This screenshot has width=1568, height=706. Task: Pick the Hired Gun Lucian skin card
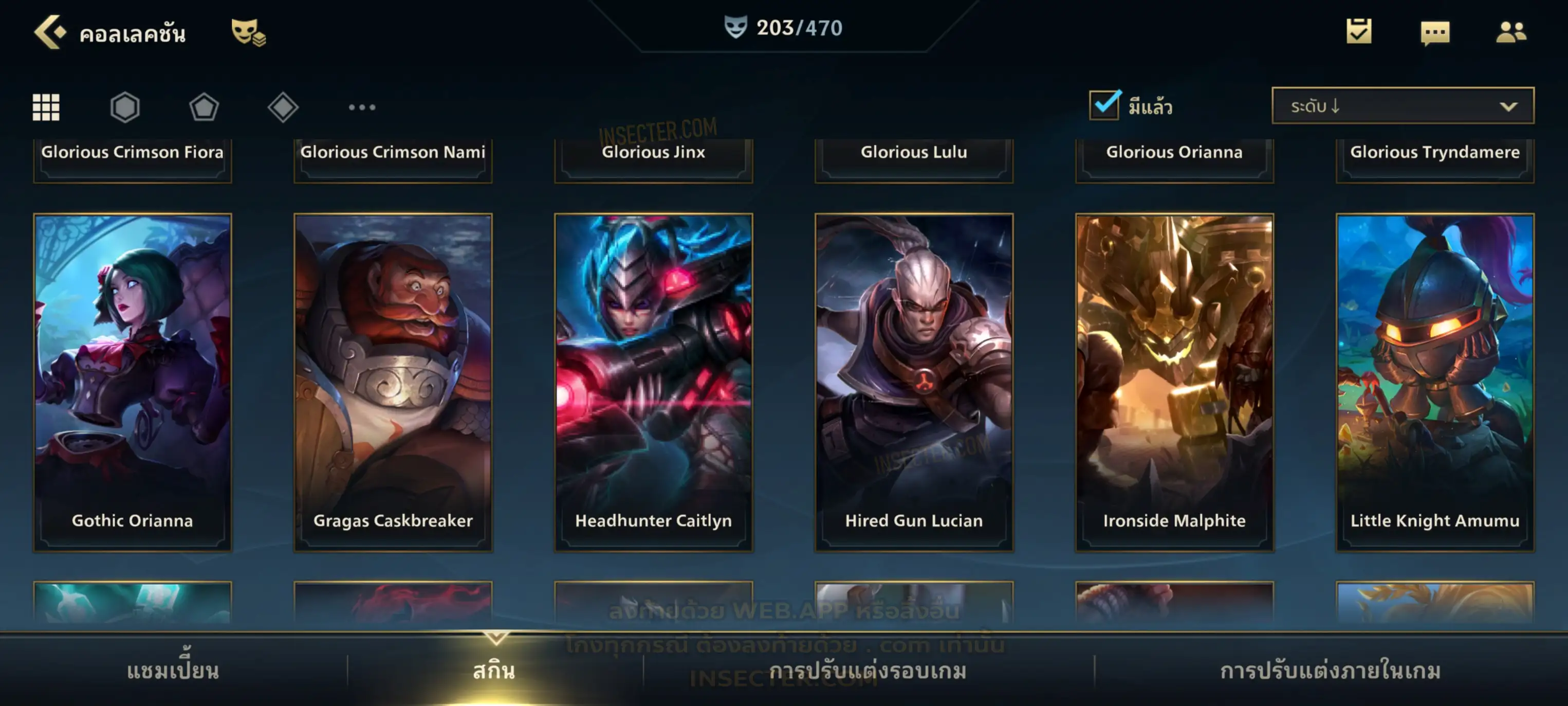pos(914,382)
